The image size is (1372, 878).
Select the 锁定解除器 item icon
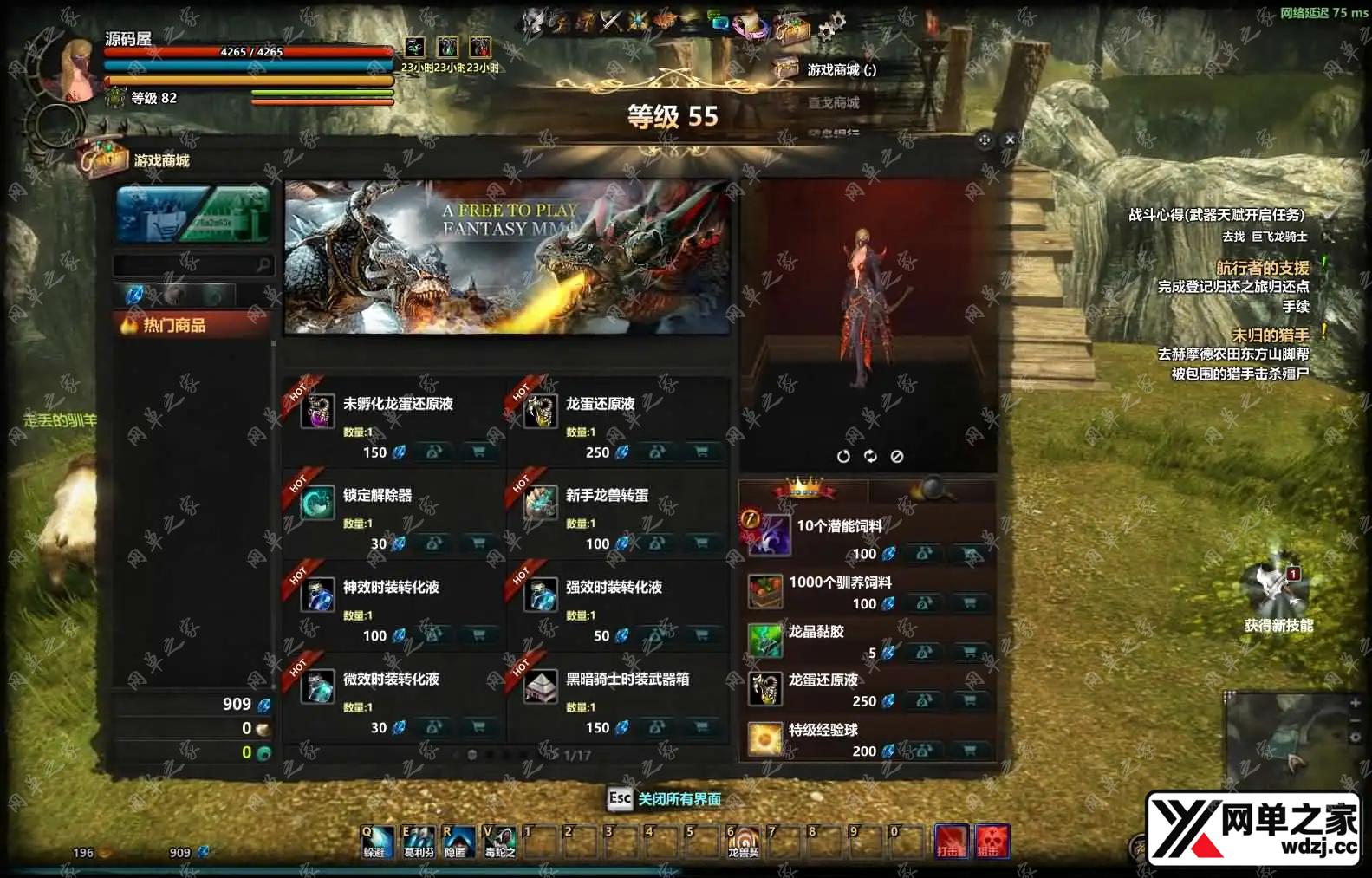coord(317,503)
